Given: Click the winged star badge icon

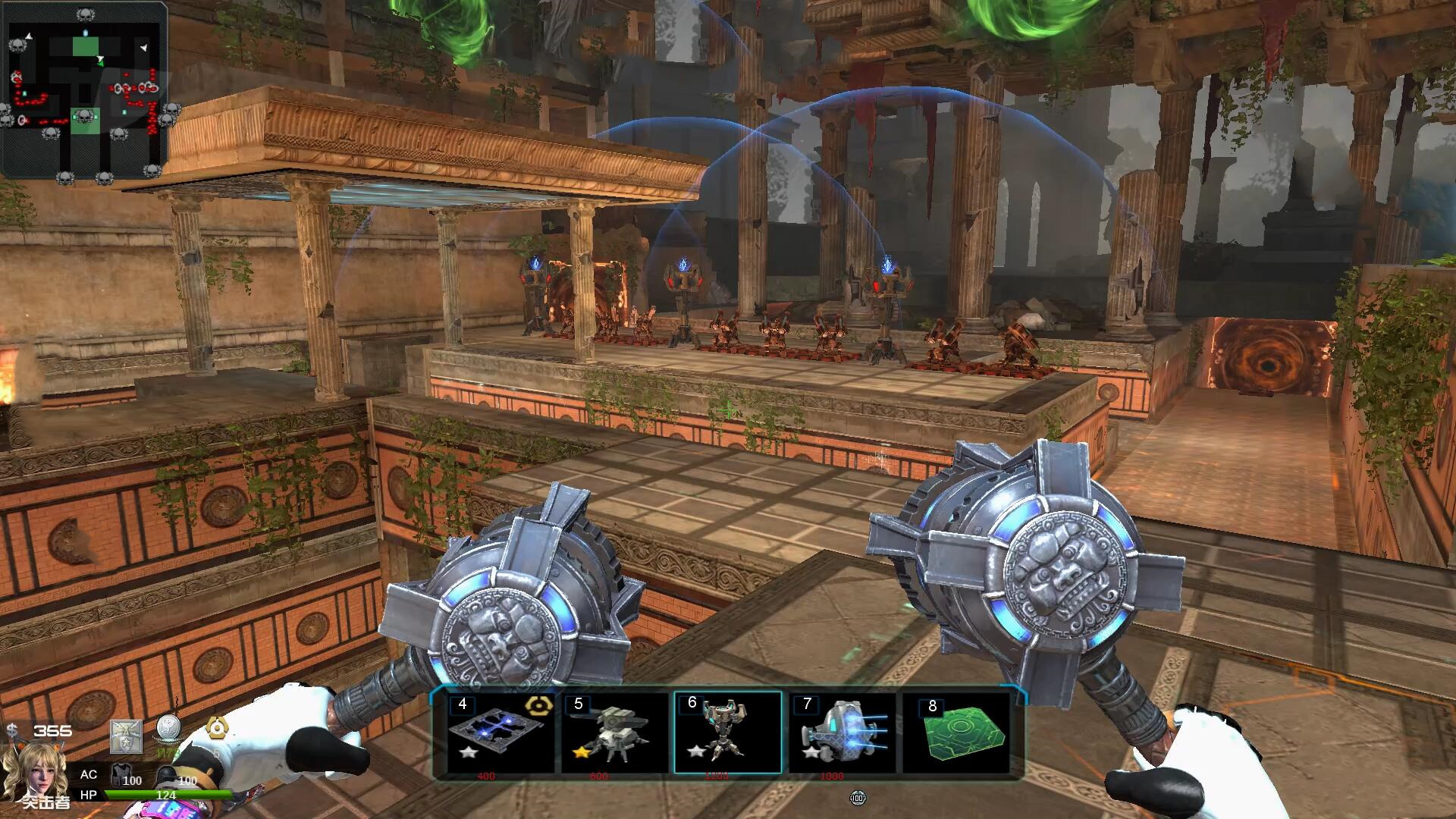Looking at the screenshot, I should point(126,736).
